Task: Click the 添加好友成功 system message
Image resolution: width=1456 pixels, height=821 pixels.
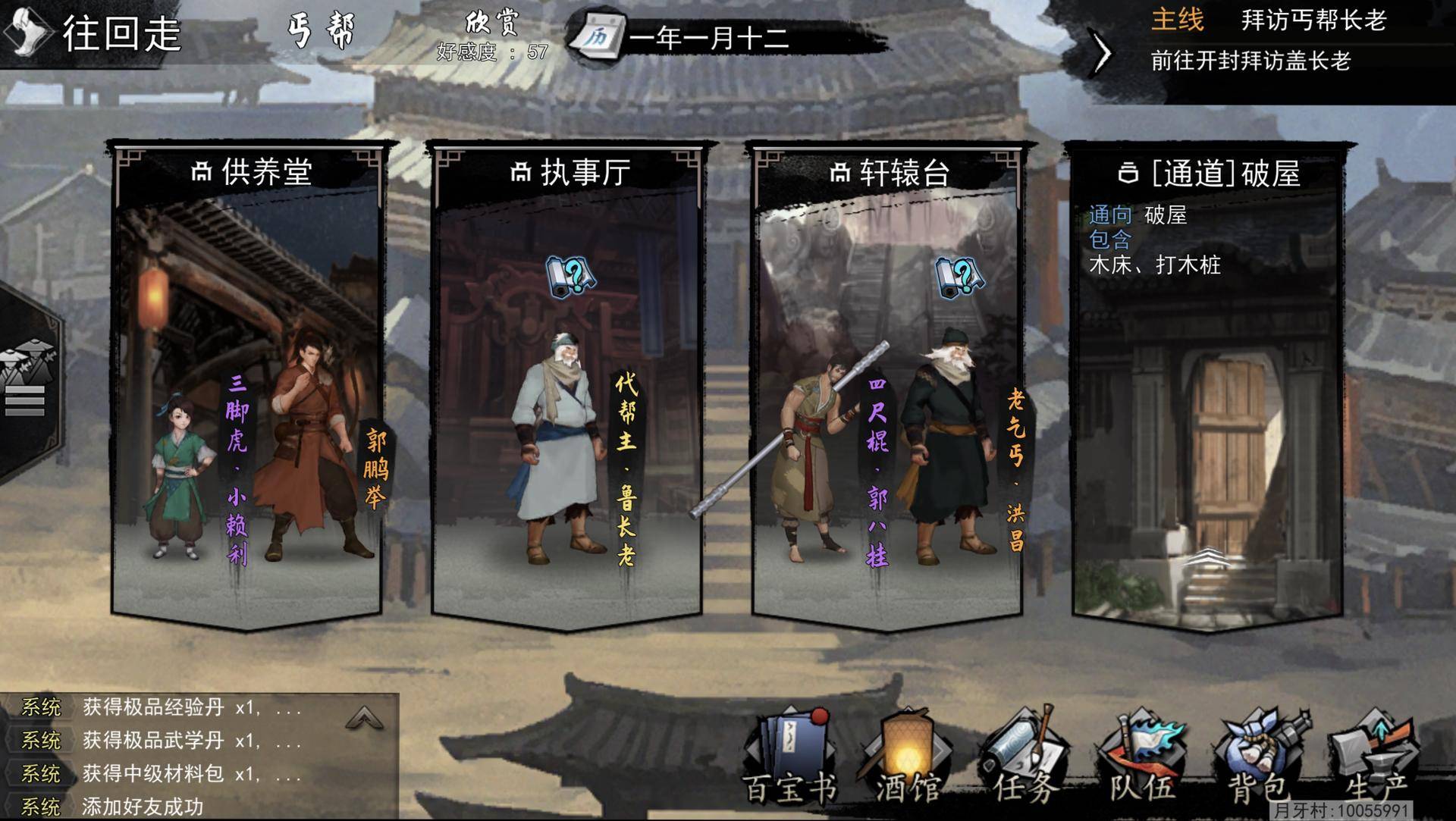Action: click(143, 807)
